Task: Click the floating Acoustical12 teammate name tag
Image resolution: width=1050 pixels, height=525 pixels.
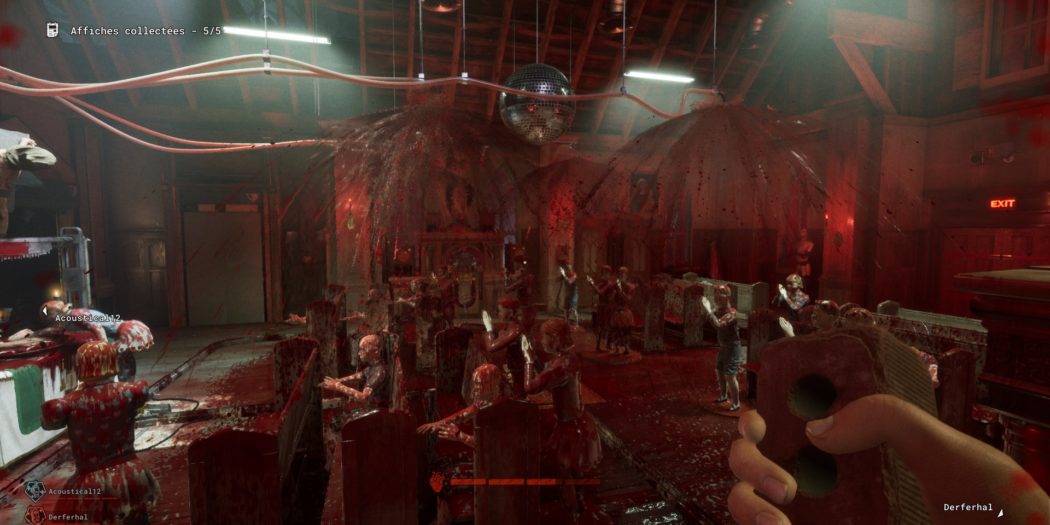Action: (88, 318)
